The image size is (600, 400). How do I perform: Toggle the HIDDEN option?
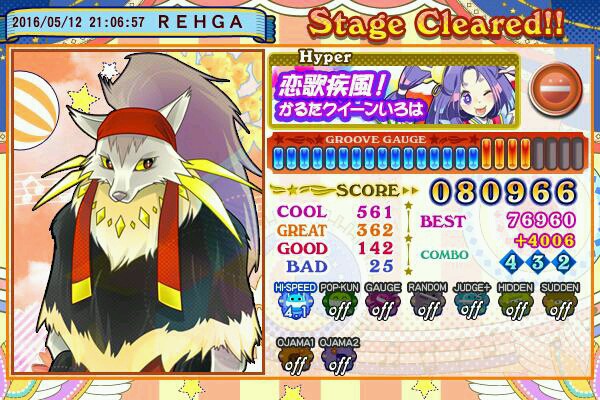tap(515, 303)
